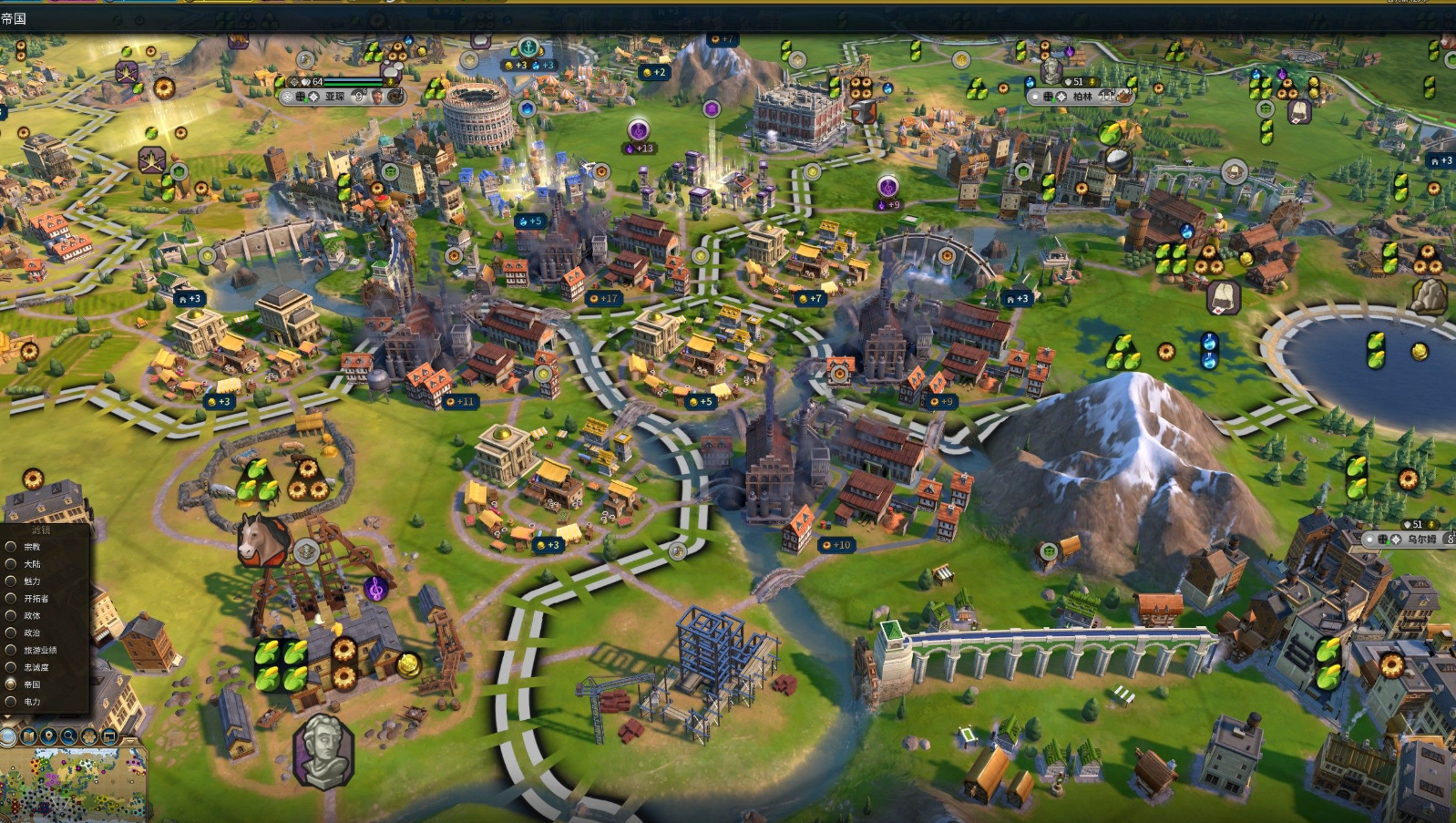Open the folded-map icon above the minimap

[x=29, y=736]
